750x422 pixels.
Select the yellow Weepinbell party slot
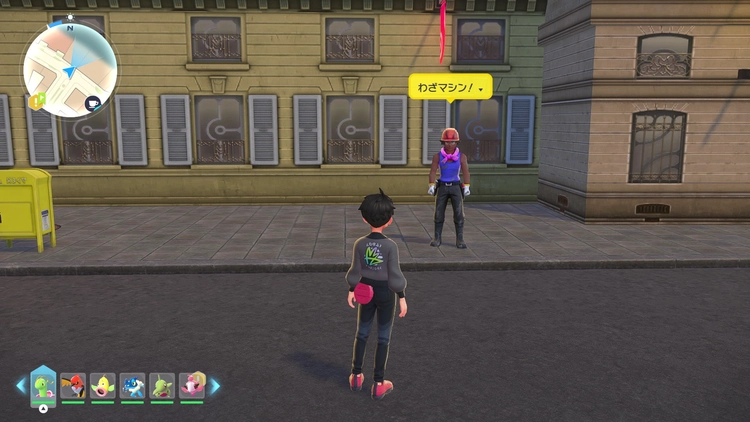click(x=103, y=385)
